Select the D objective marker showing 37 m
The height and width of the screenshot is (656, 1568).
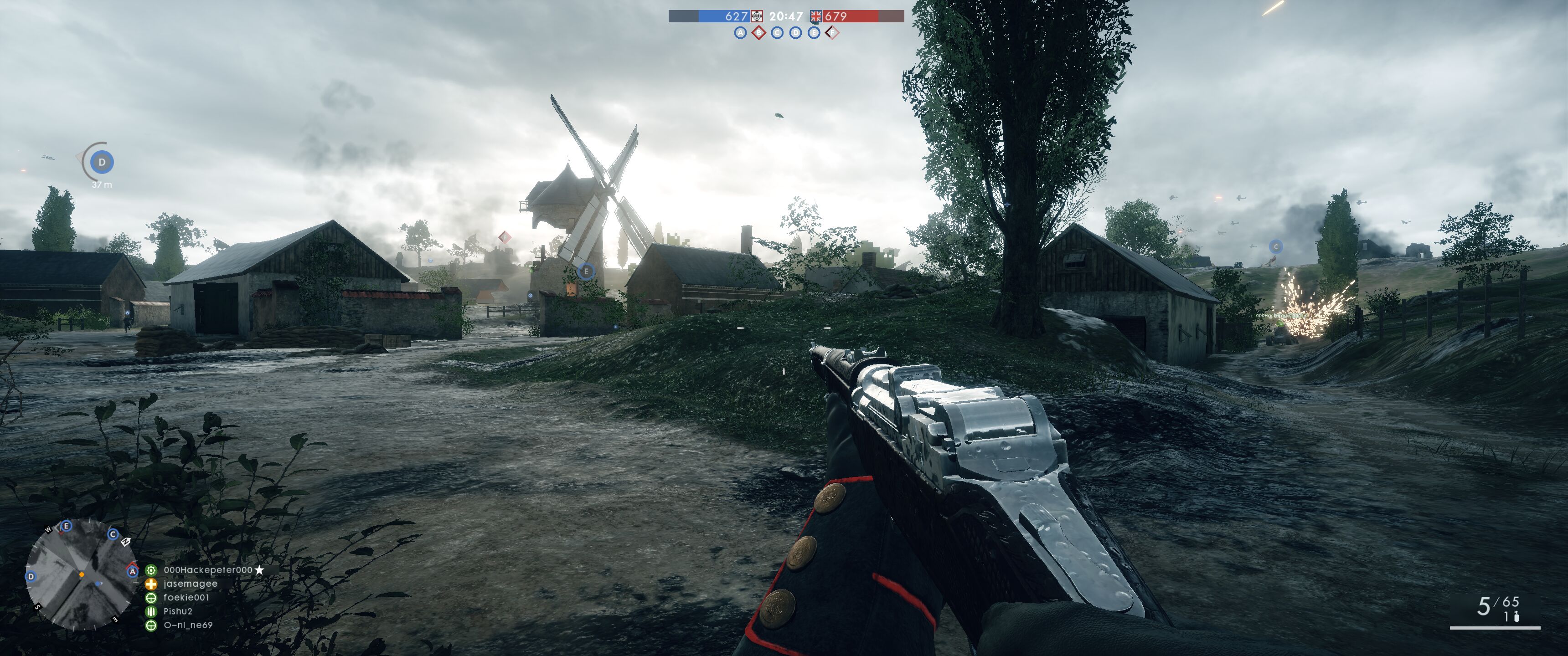[102, 163]
